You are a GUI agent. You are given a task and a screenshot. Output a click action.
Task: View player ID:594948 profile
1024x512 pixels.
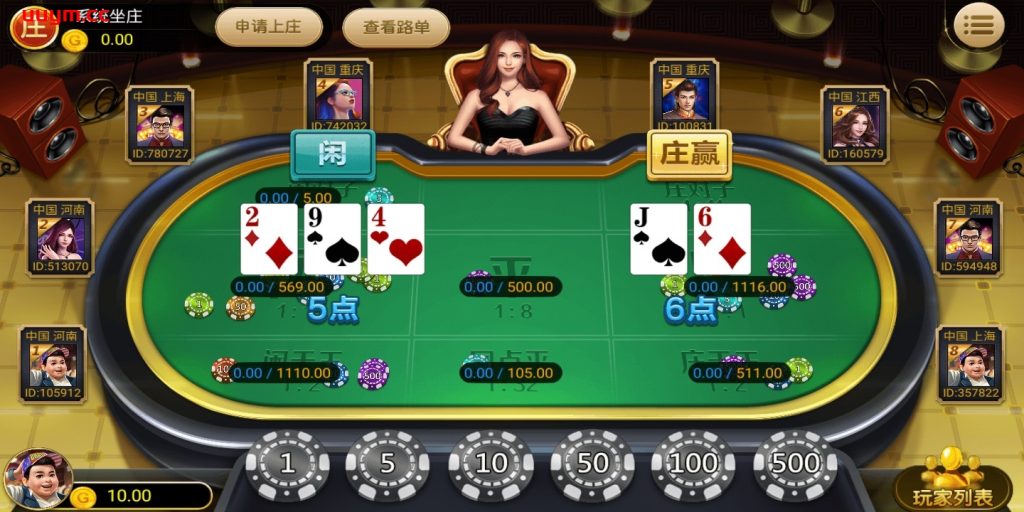click(x=967, y=238)
